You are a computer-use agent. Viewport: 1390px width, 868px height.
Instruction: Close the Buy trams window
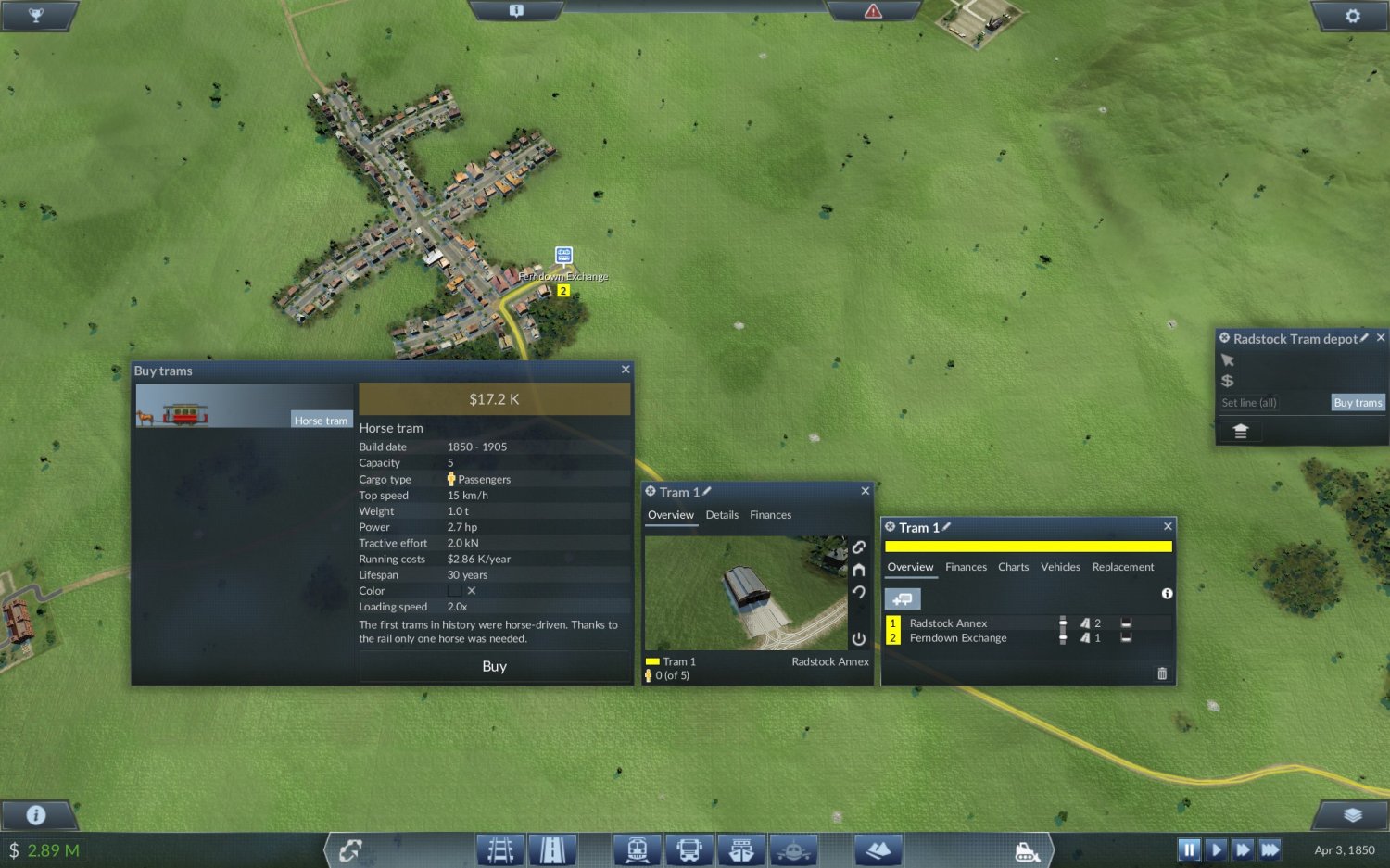625,370
